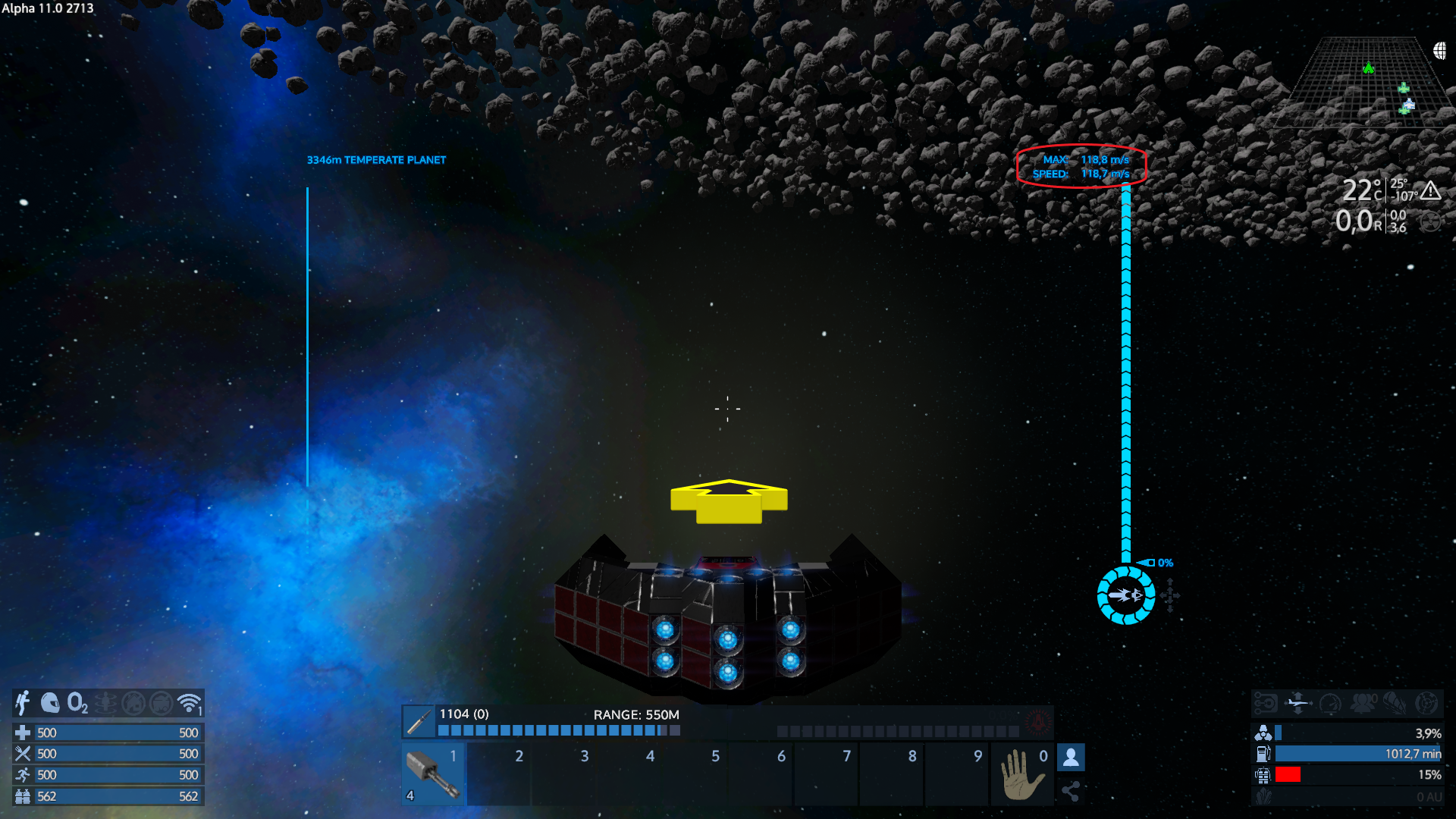Click the blue player profile icon
This screenshot has width=1456, height=819.
[1071, 757]
